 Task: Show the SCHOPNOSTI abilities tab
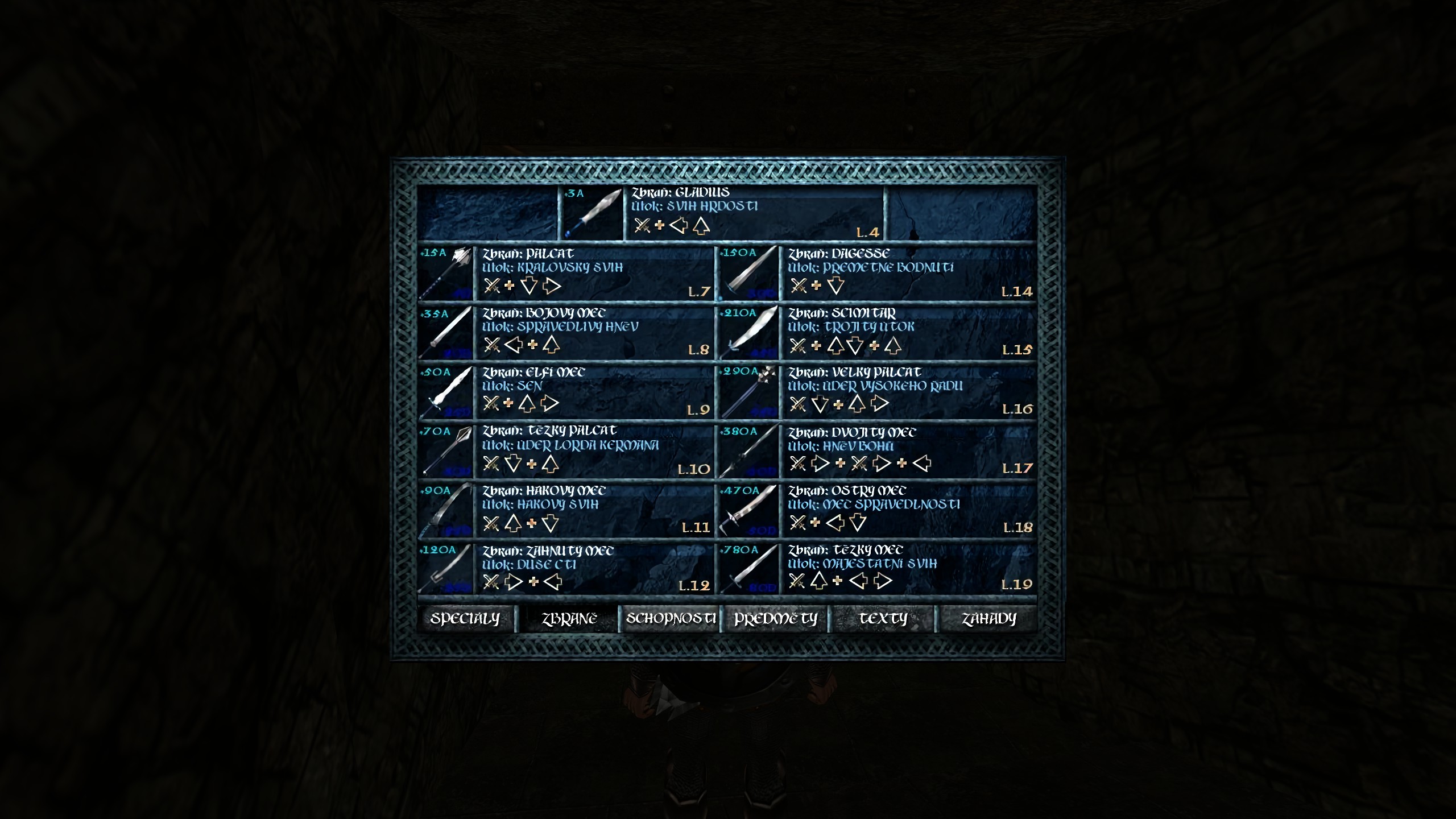[x=670, y=619]
